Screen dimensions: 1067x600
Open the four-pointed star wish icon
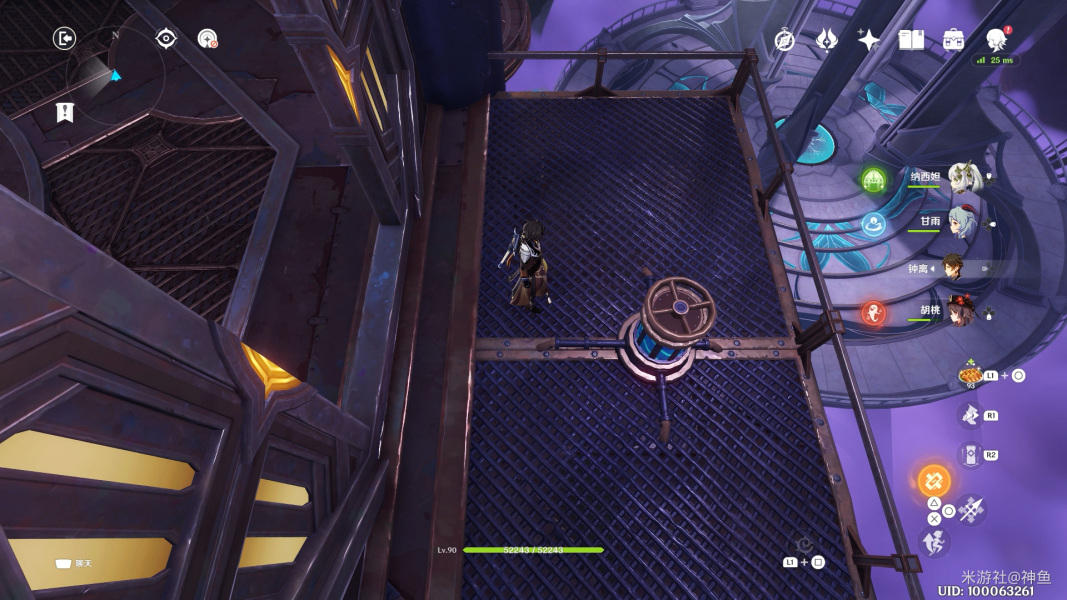tap(869, 40)
